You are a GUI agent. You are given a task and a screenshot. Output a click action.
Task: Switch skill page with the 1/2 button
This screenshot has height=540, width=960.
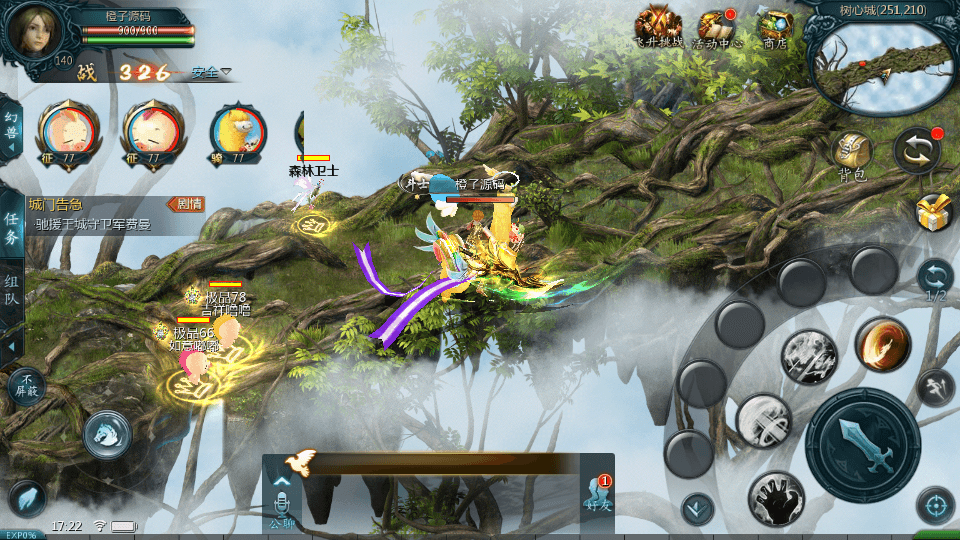[x=935, y=278]
